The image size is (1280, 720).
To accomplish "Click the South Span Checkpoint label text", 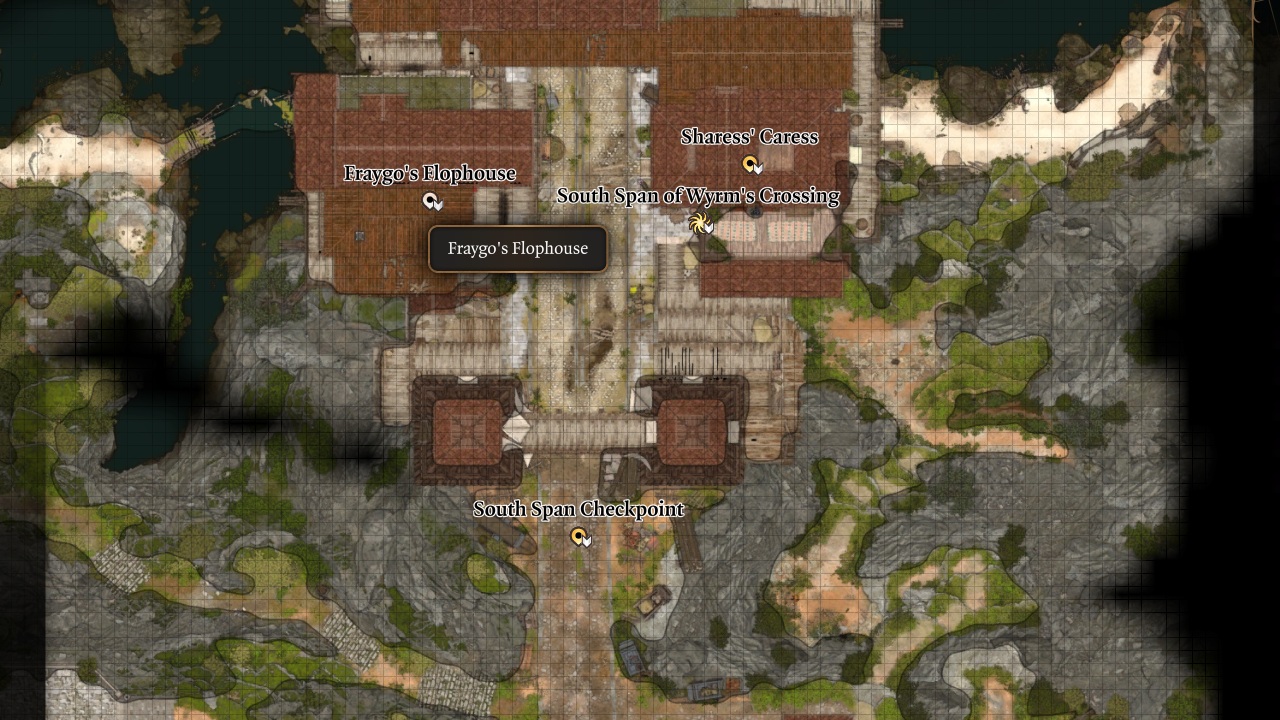I will point(579,509).
